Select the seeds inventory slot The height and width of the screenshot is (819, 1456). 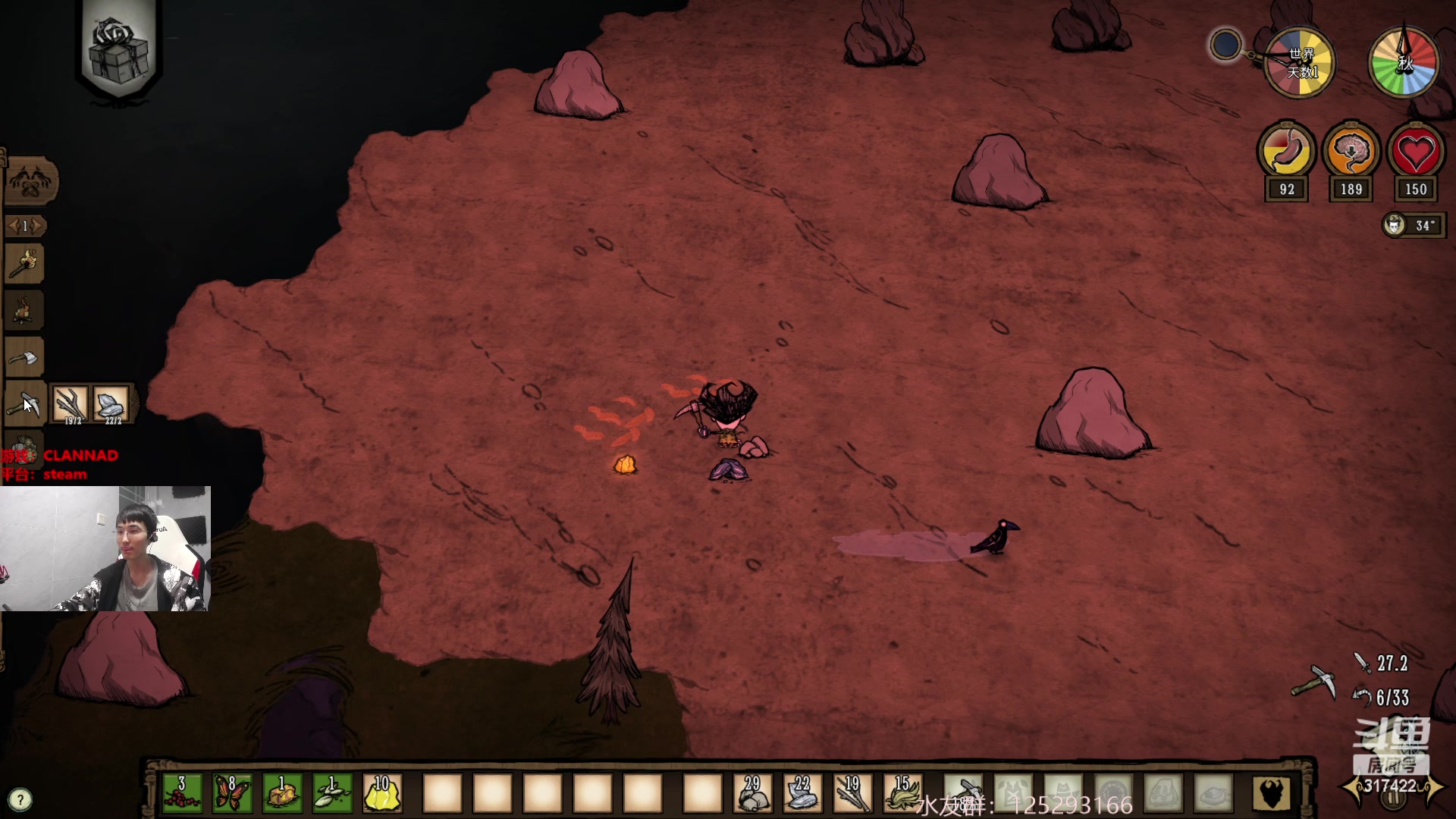(x=332, y=793)
